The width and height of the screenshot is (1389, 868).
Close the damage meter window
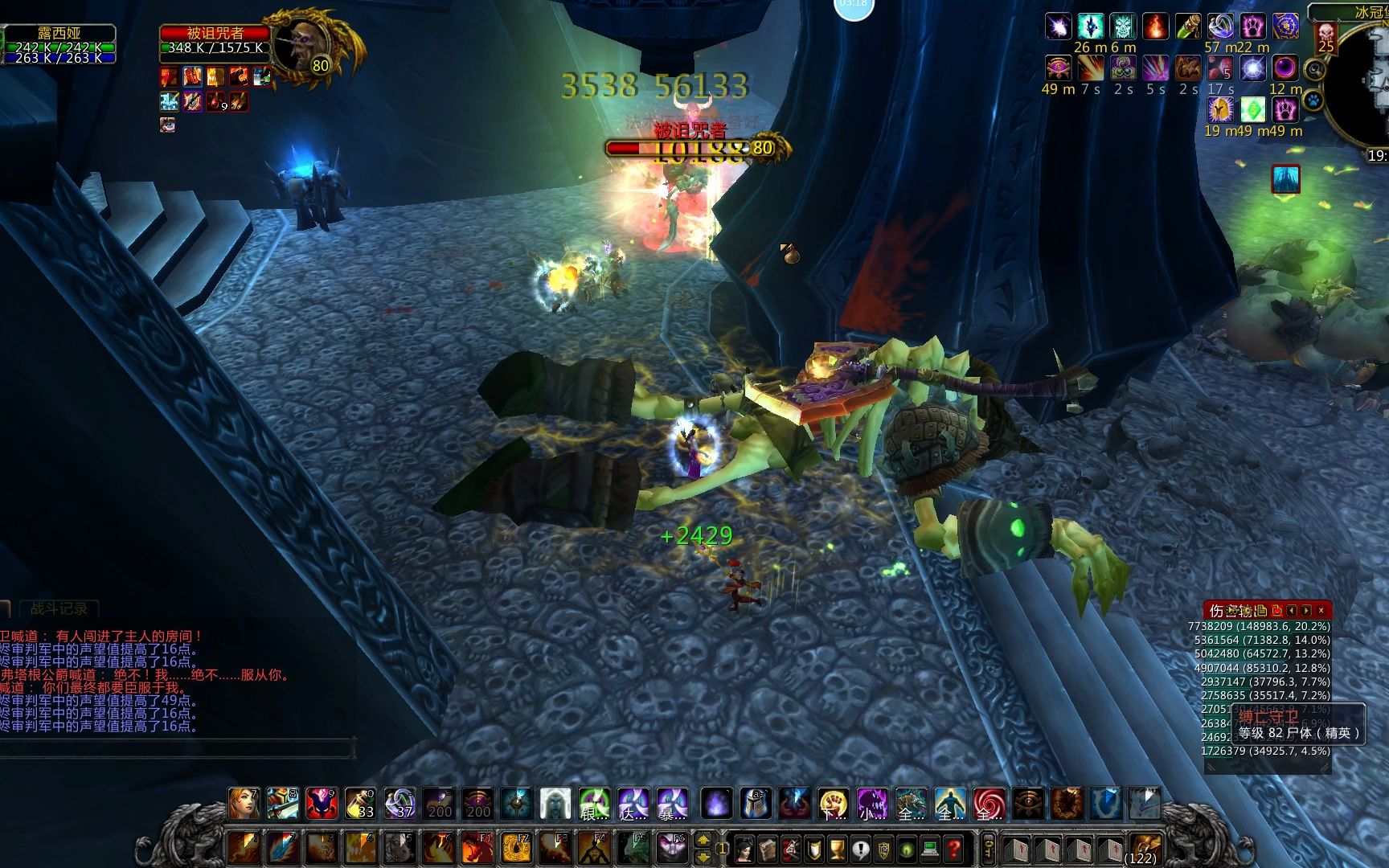[1321, 611]
